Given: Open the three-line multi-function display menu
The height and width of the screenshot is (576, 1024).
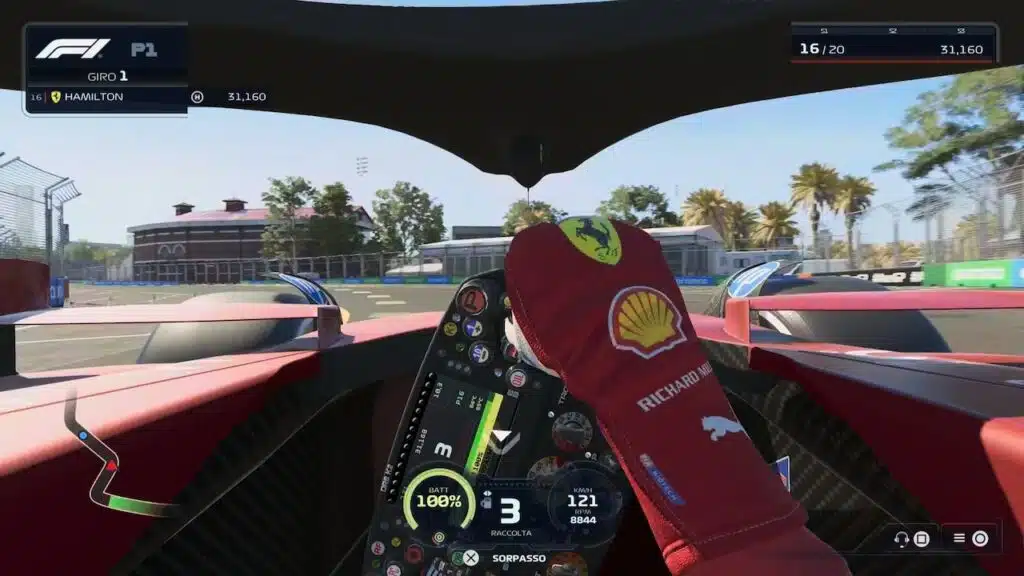Looking at the screenshot, I should coord(970,539).
